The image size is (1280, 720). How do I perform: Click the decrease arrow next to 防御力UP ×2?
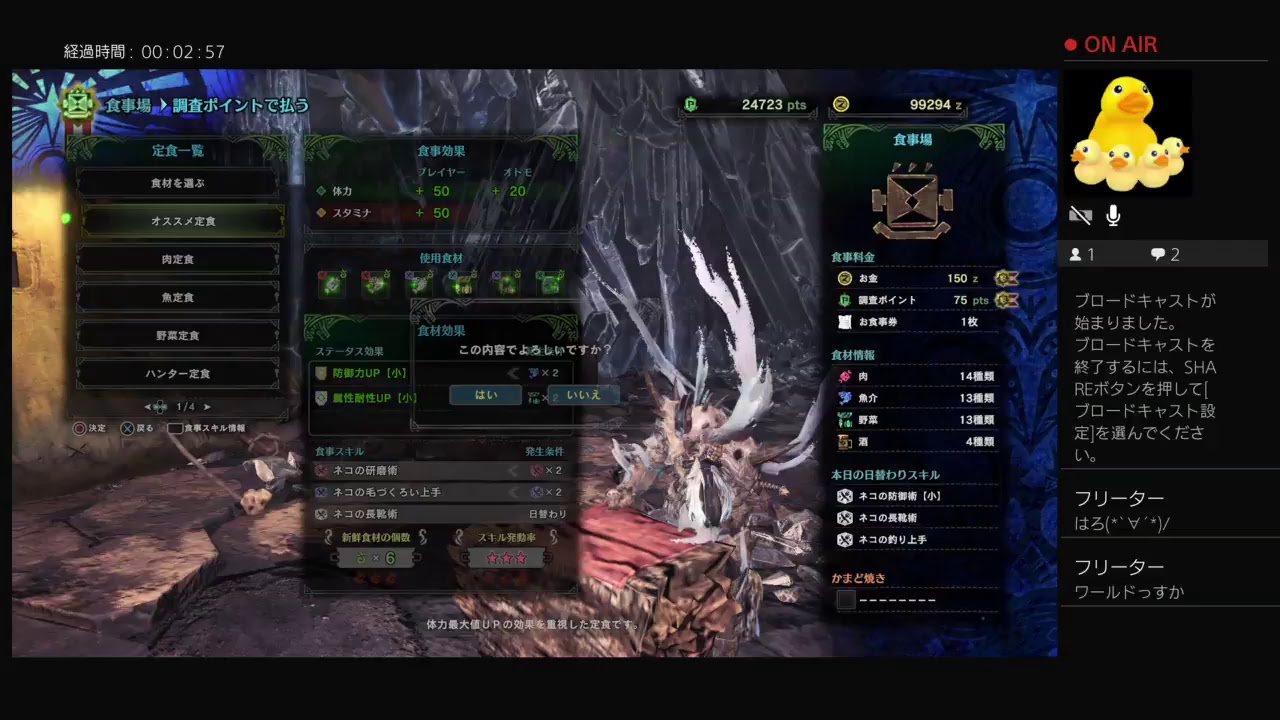512,373
